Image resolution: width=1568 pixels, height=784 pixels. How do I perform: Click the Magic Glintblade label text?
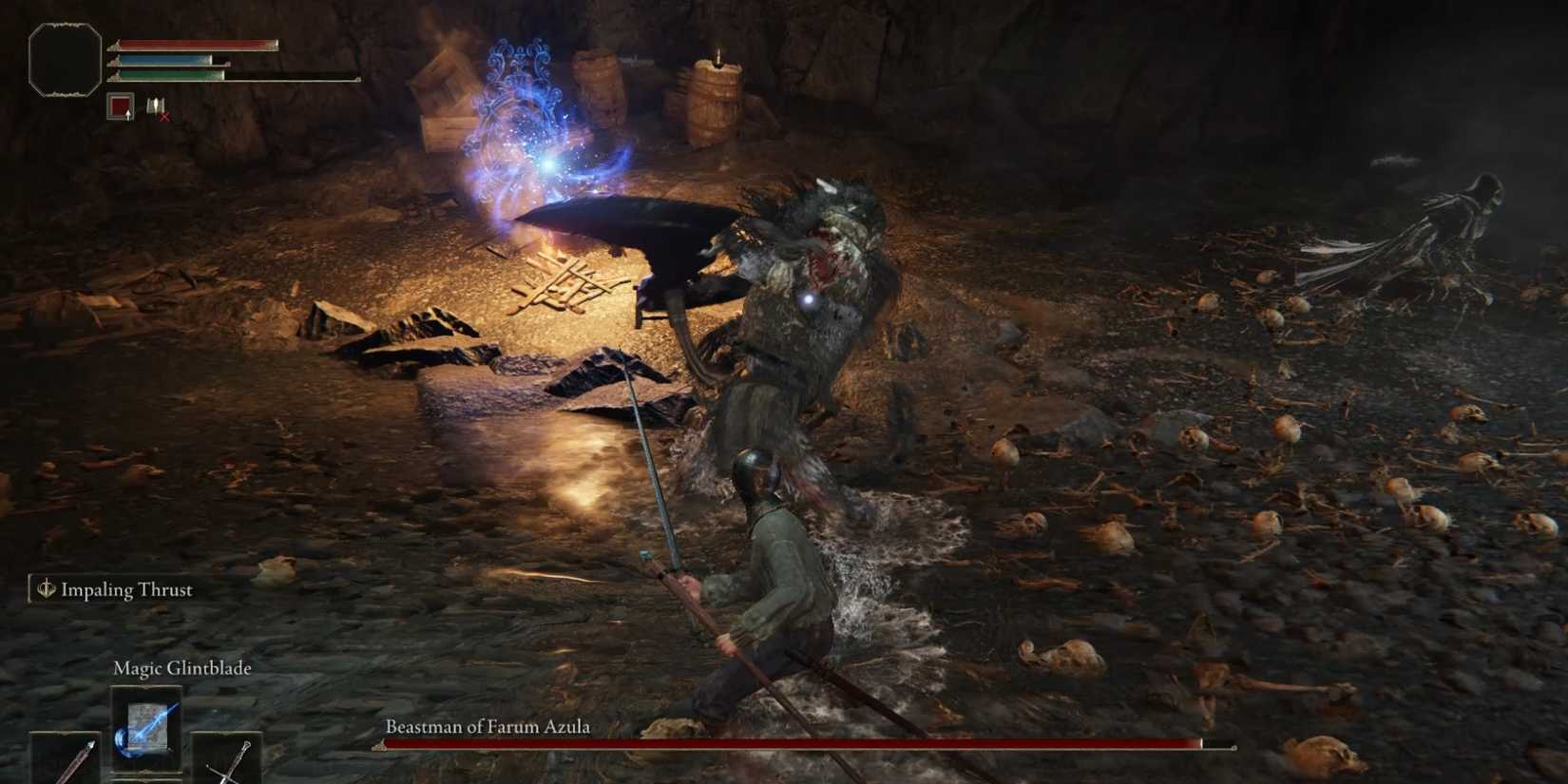pos(182,668)
